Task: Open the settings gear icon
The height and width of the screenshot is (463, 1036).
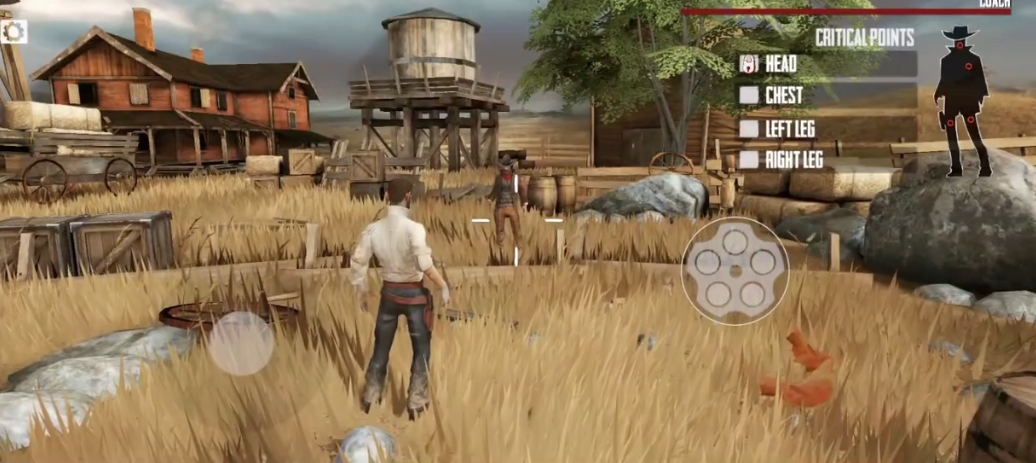Action: coord(14,32)
